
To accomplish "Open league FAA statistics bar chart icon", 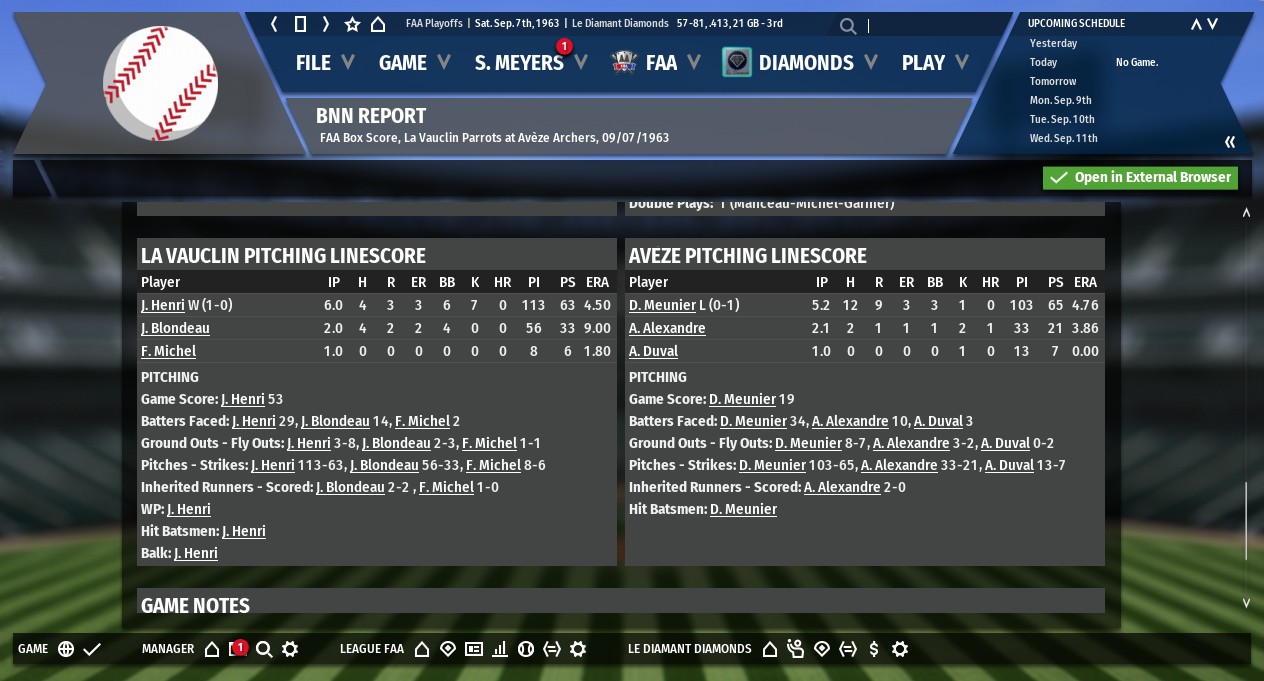I will pyautogui.click(x=500, y=649).
